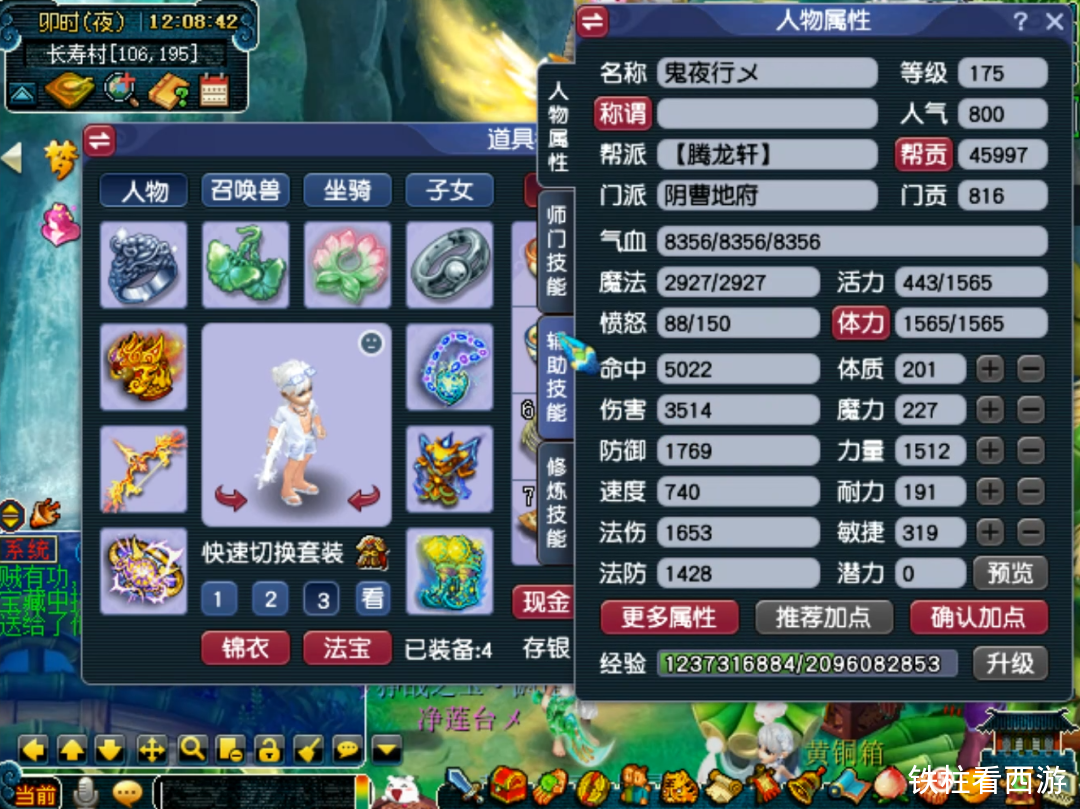Open the 子女 children tab
Viewport: 1080px width, 809px height.
[x=450, y=190]
